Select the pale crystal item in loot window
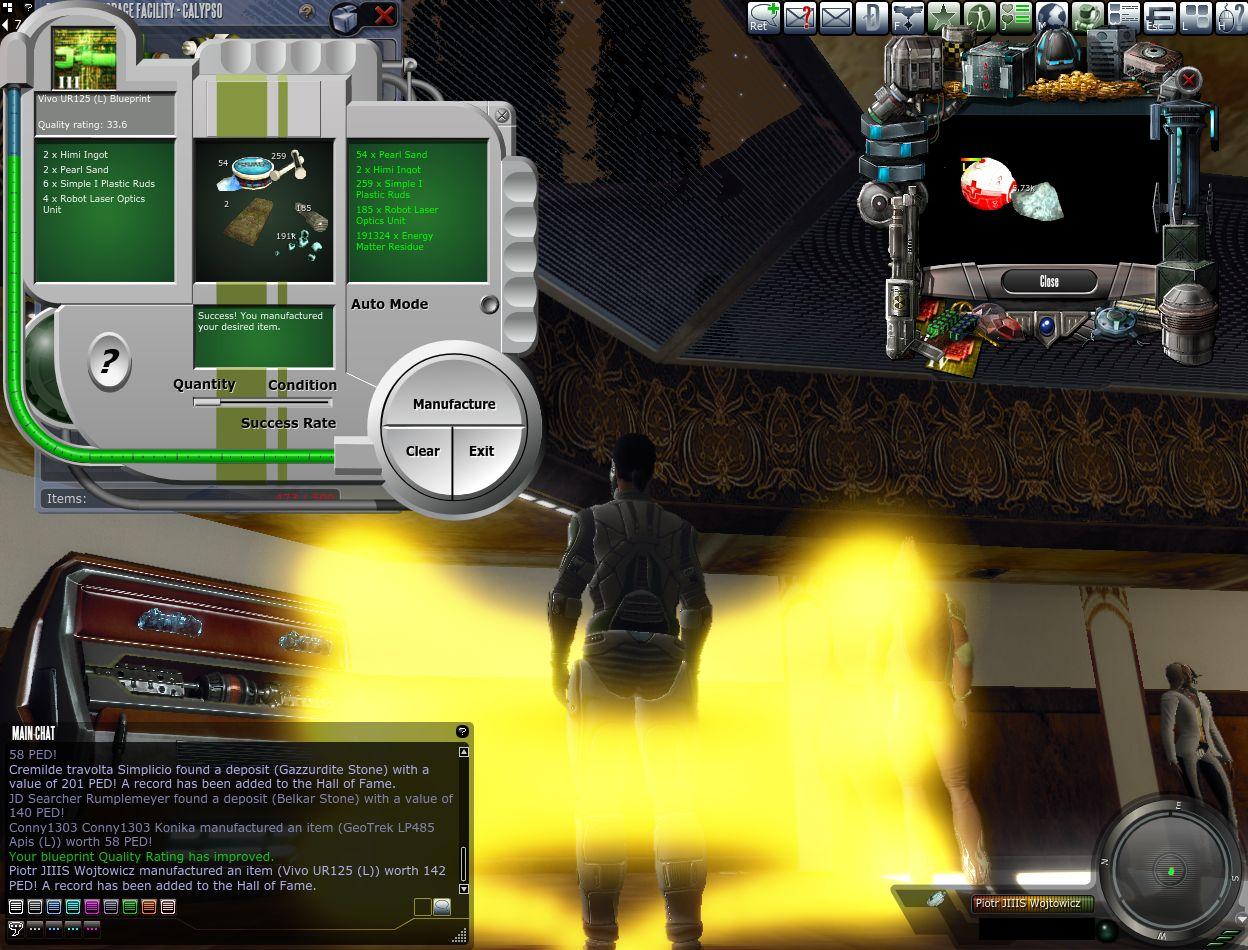This screenshot has width=1248, height=950. (1038, 200)
